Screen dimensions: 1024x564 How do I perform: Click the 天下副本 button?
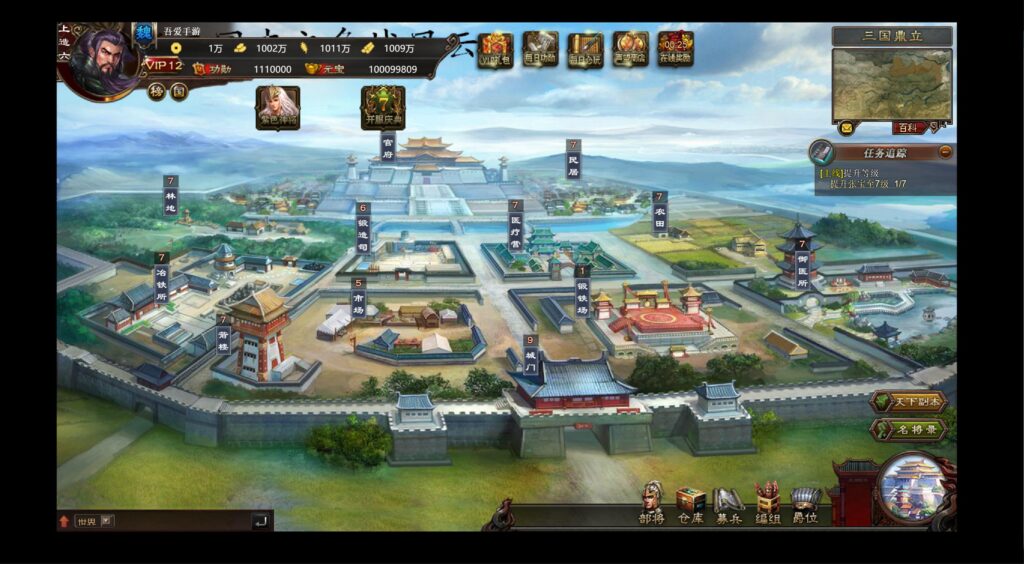[908, 402]
